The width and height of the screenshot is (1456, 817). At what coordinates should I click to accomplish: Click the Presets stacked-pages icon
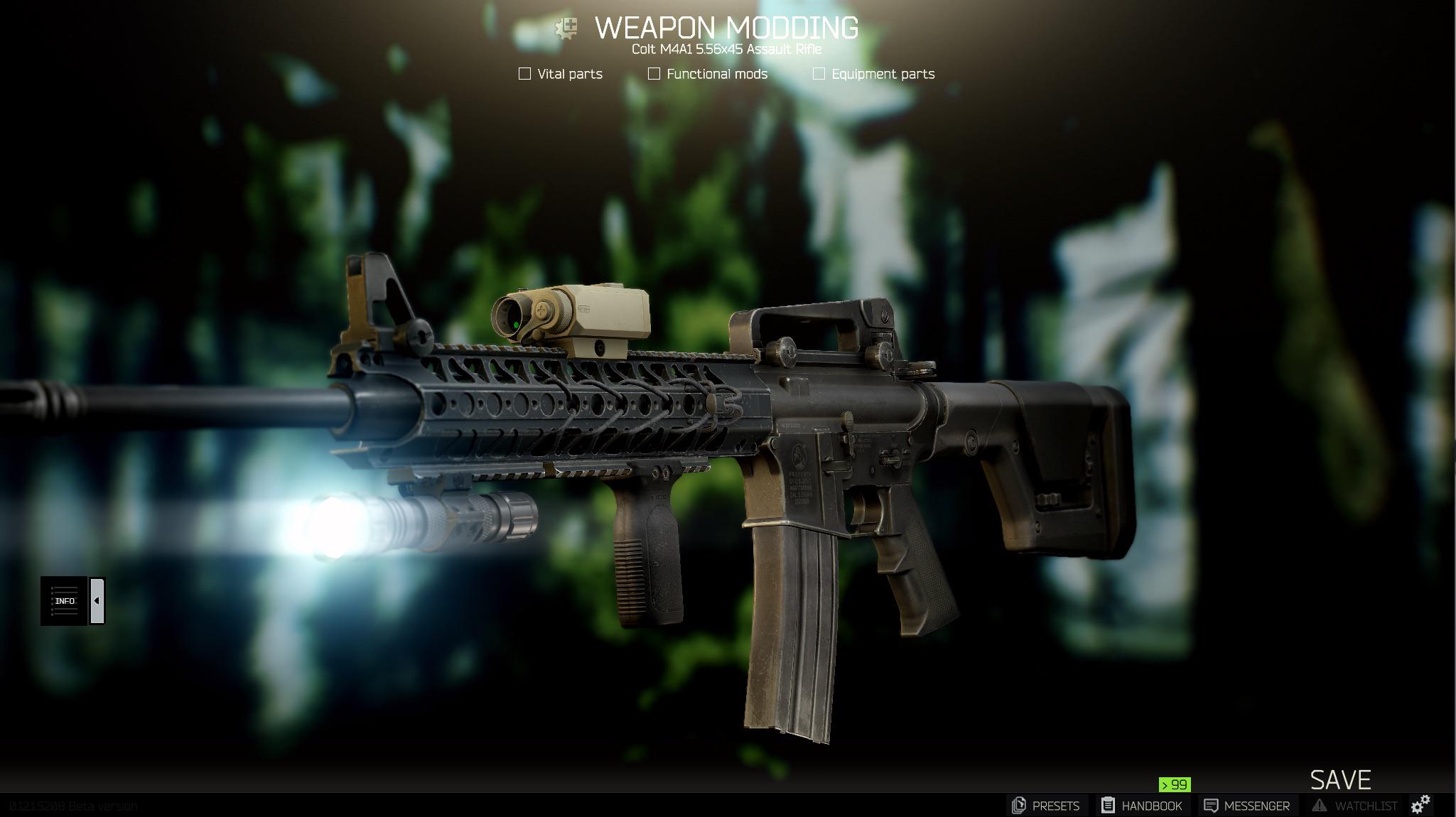point(1020,806)
